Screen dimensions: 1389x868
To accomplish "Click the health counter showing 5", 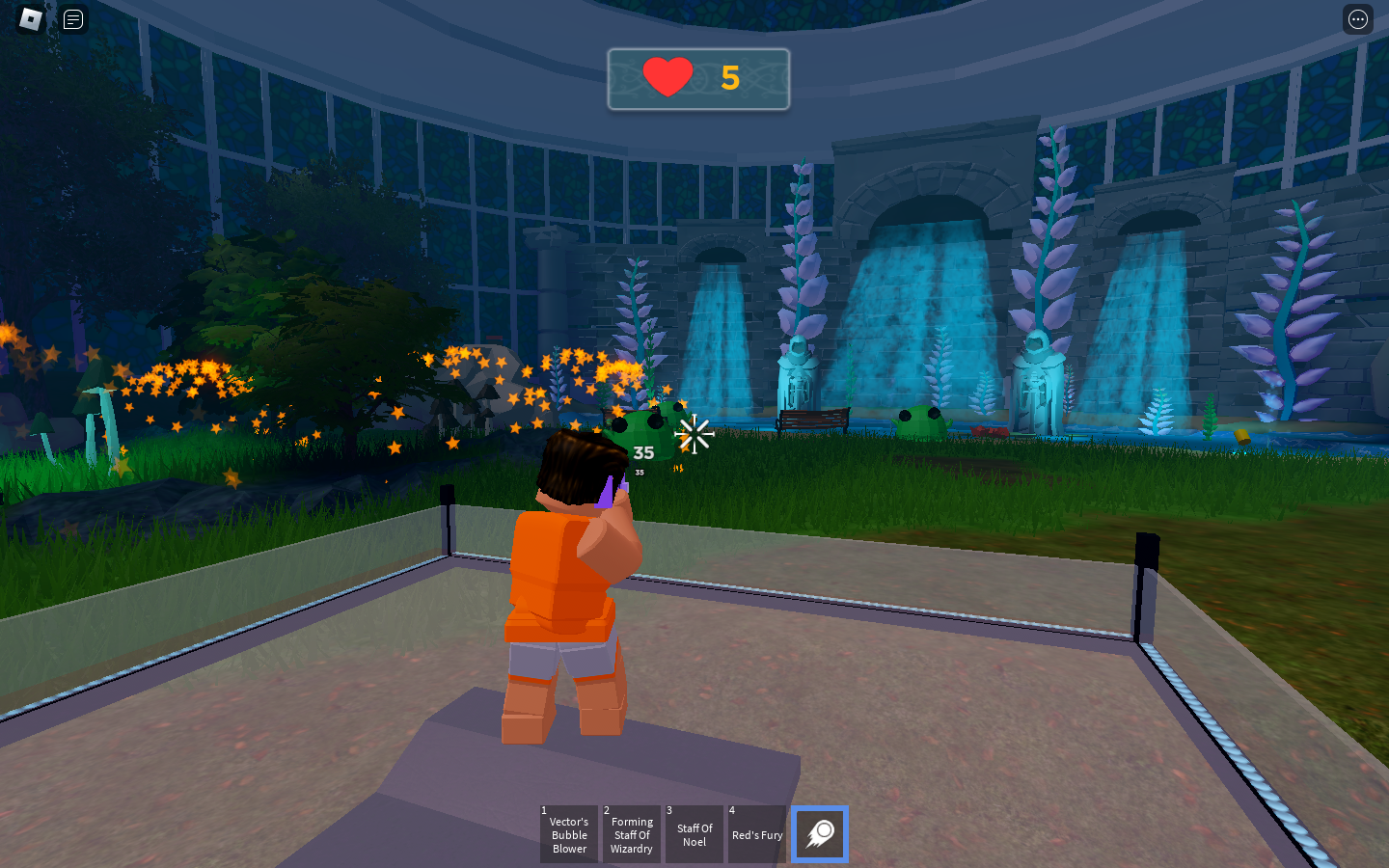I will (x=730, y=79).
